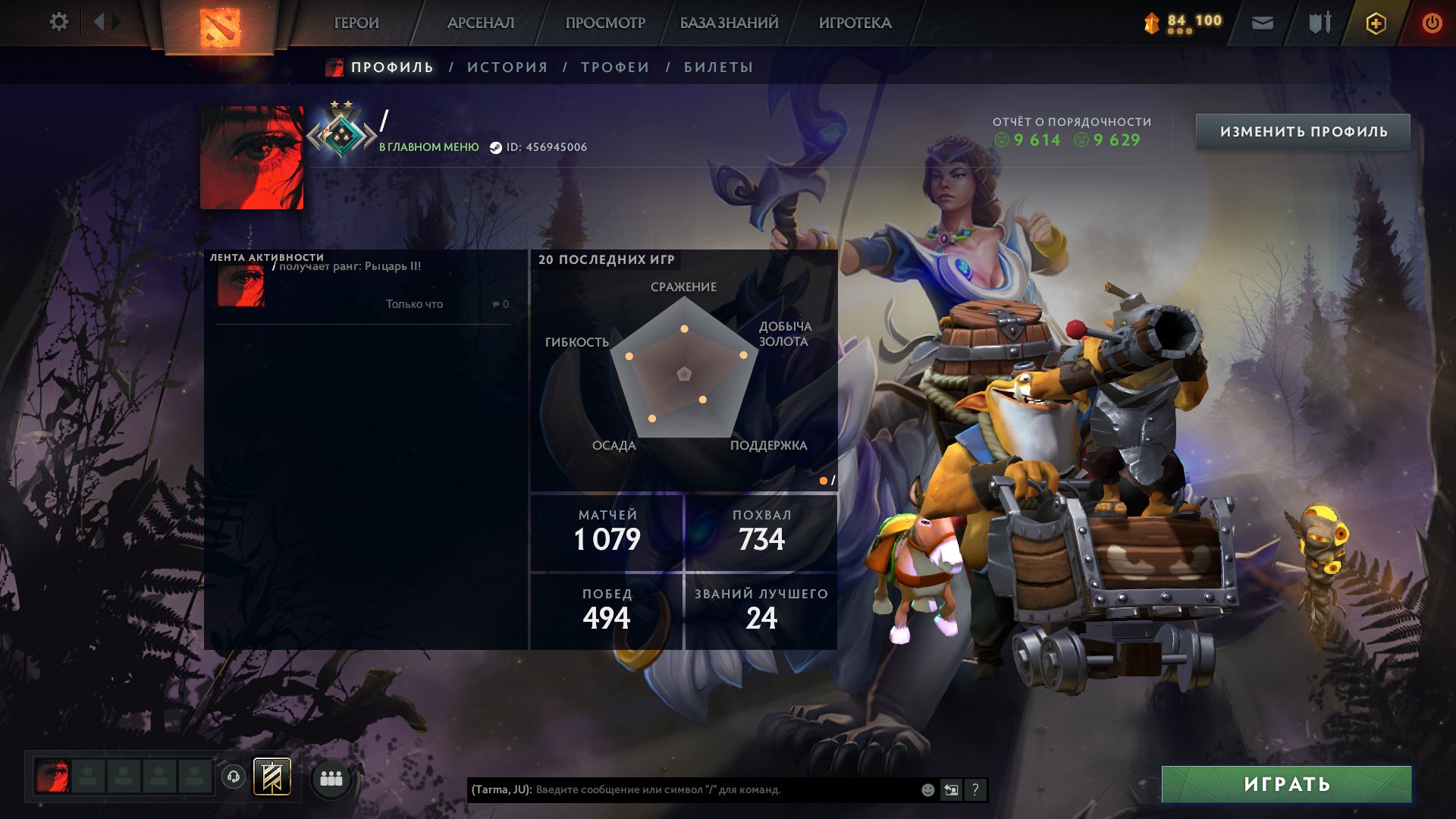
Task: Go to the Dota 2 home logo
Action: (220, 27)
